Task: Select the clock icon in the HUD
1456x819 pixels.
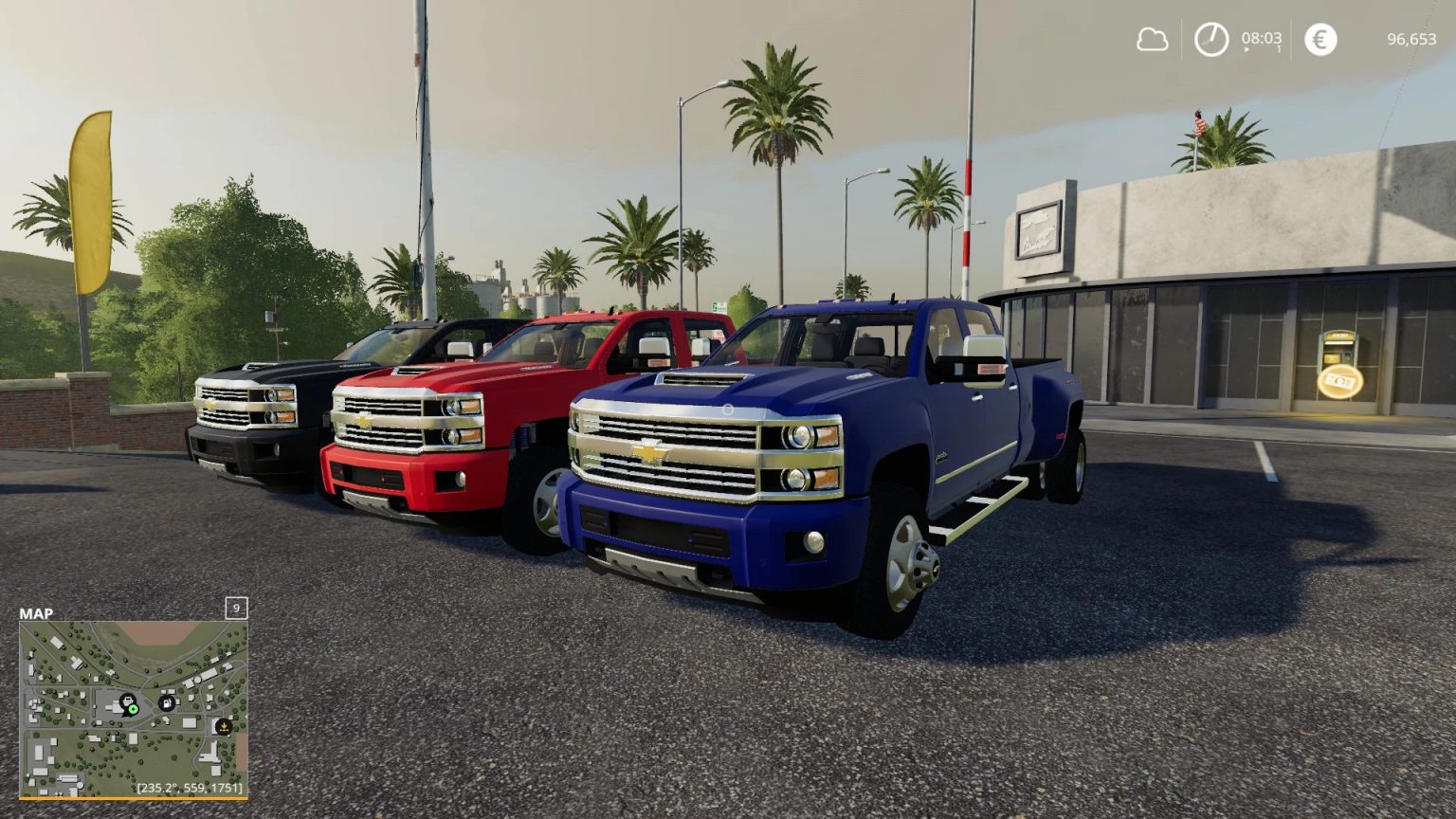Action: (1210, 39)
